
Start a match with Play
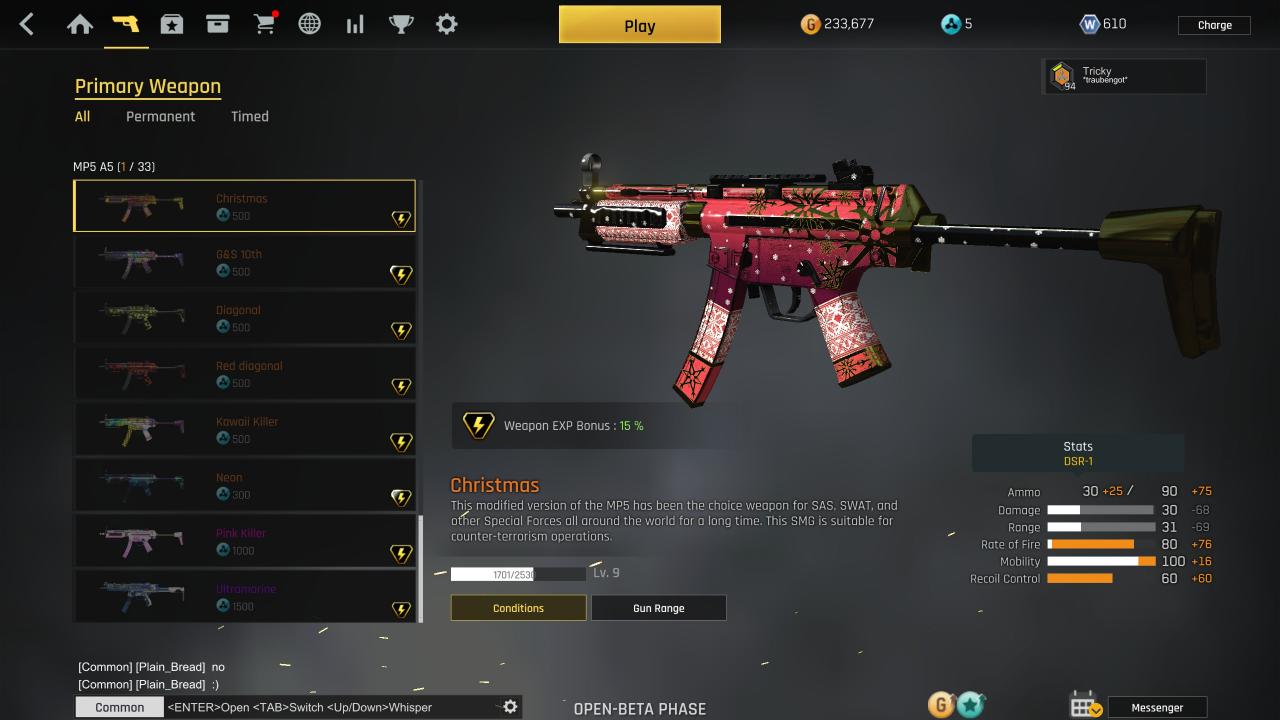[639, 26]
